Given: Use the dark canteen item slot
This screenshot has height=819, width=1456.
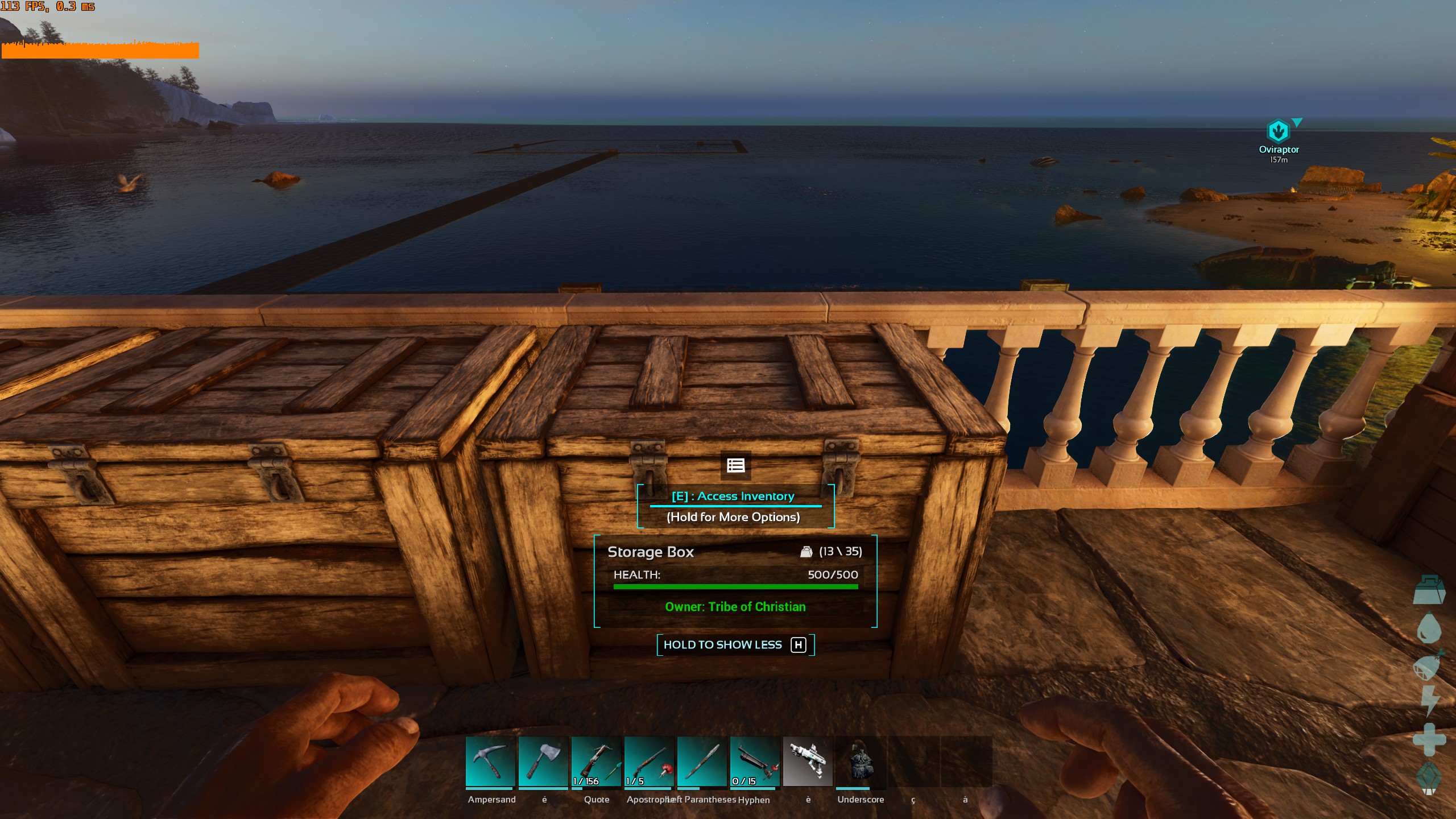Looking at the screenshot, I should (x=861, y=762).
